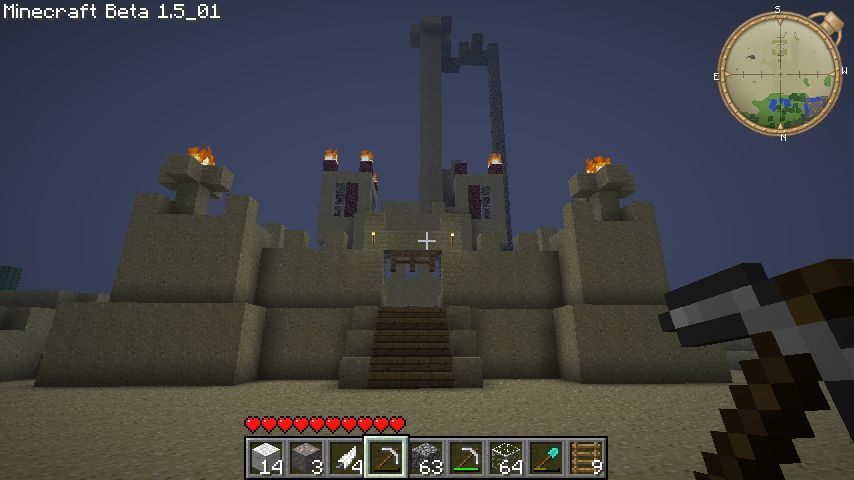The height and width of the screenshot is (480, 854).
Task: Select the feathers stack of 4
Action: click(x=345, y=458)
